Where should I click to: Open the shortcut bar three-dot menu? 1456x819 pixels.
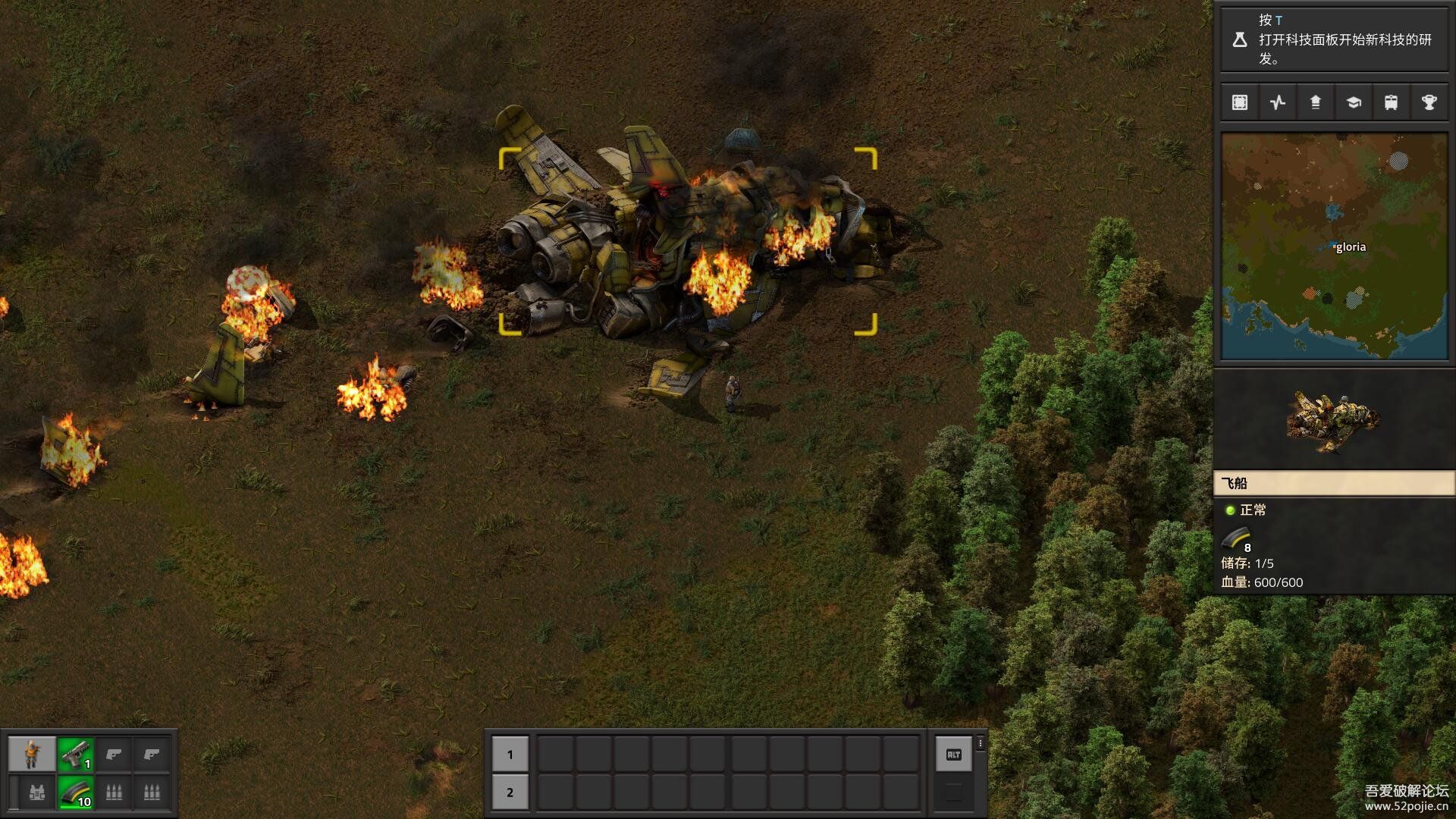(x=981, y=744)
